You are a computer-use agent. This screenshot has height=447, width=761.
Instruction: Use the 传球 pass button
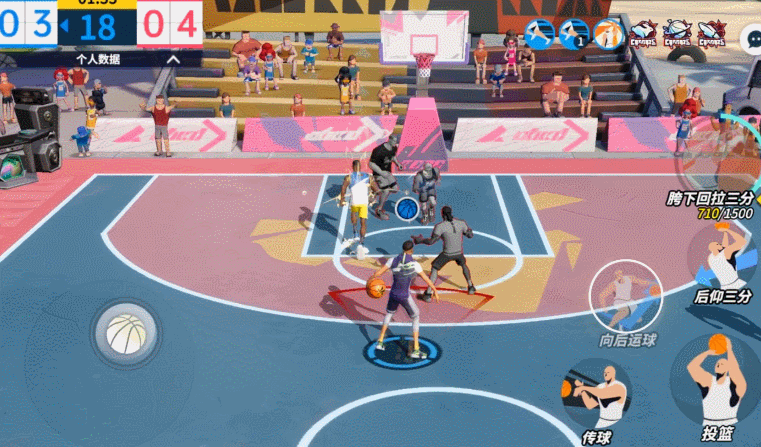pos(597,395)
